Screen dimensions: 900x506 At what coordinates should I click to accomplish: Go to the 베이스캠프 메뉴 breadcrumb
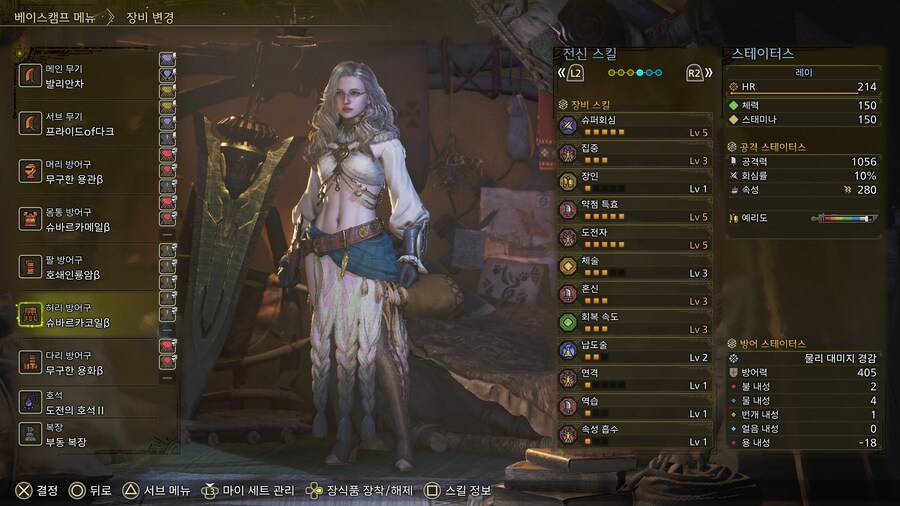pos(56,17)
